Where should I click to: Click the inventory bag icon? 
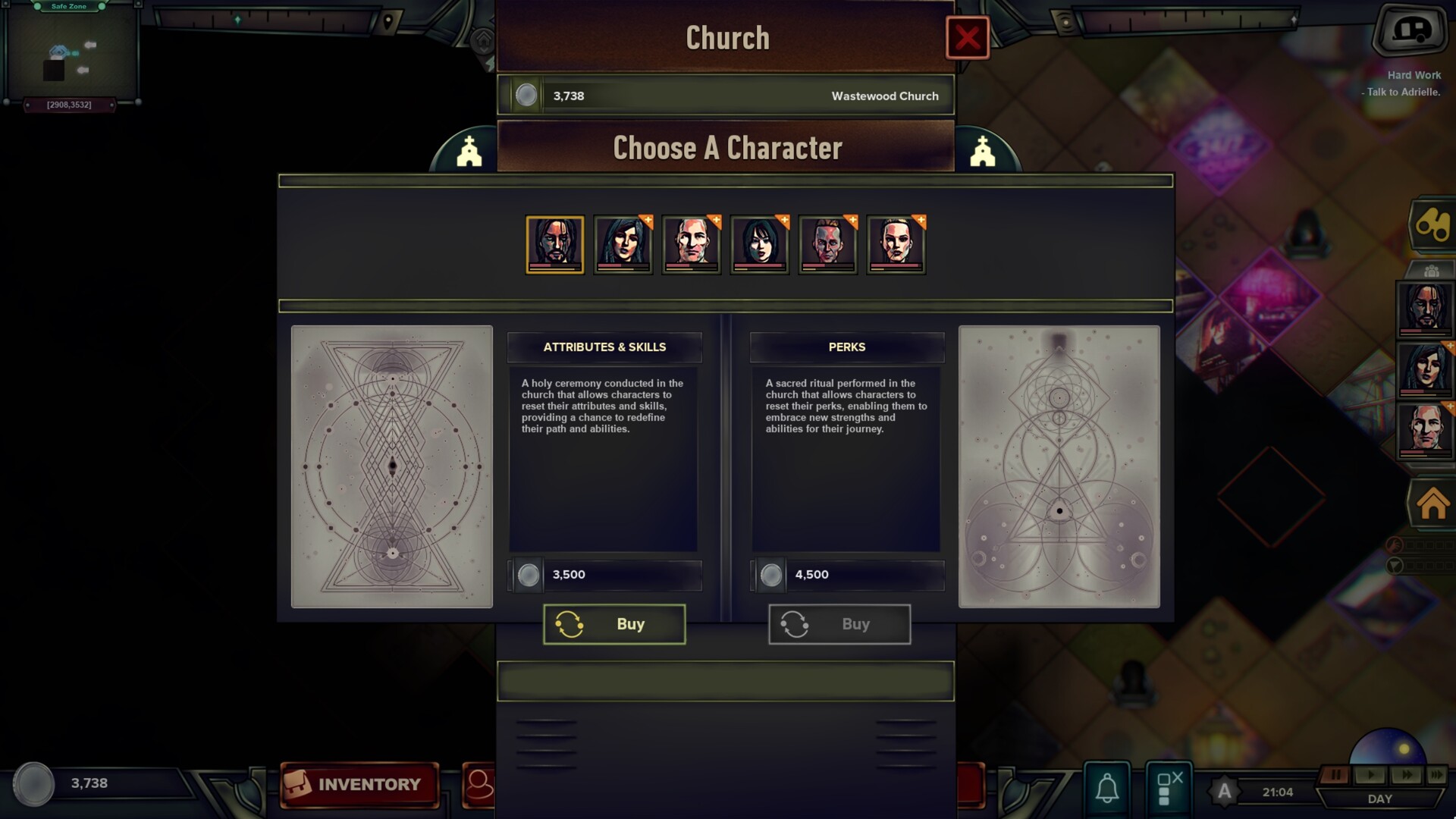(298, 783)
